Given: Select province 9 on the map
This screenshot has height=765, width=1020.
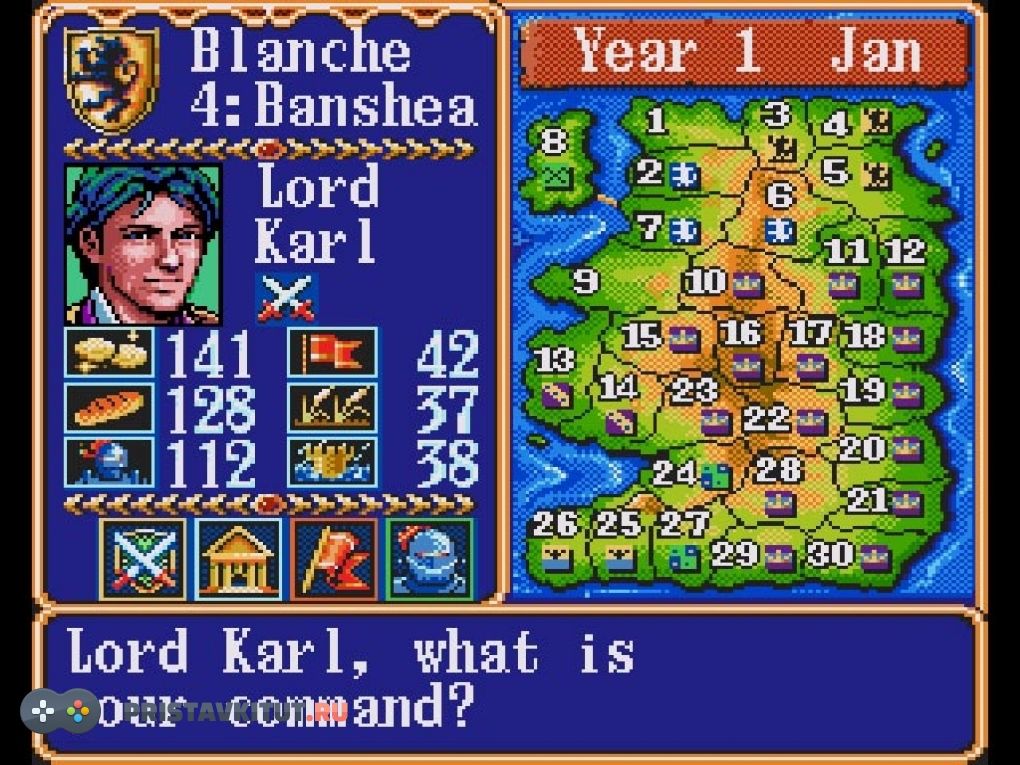Looking at the screenshot, I should click(585, 281).
